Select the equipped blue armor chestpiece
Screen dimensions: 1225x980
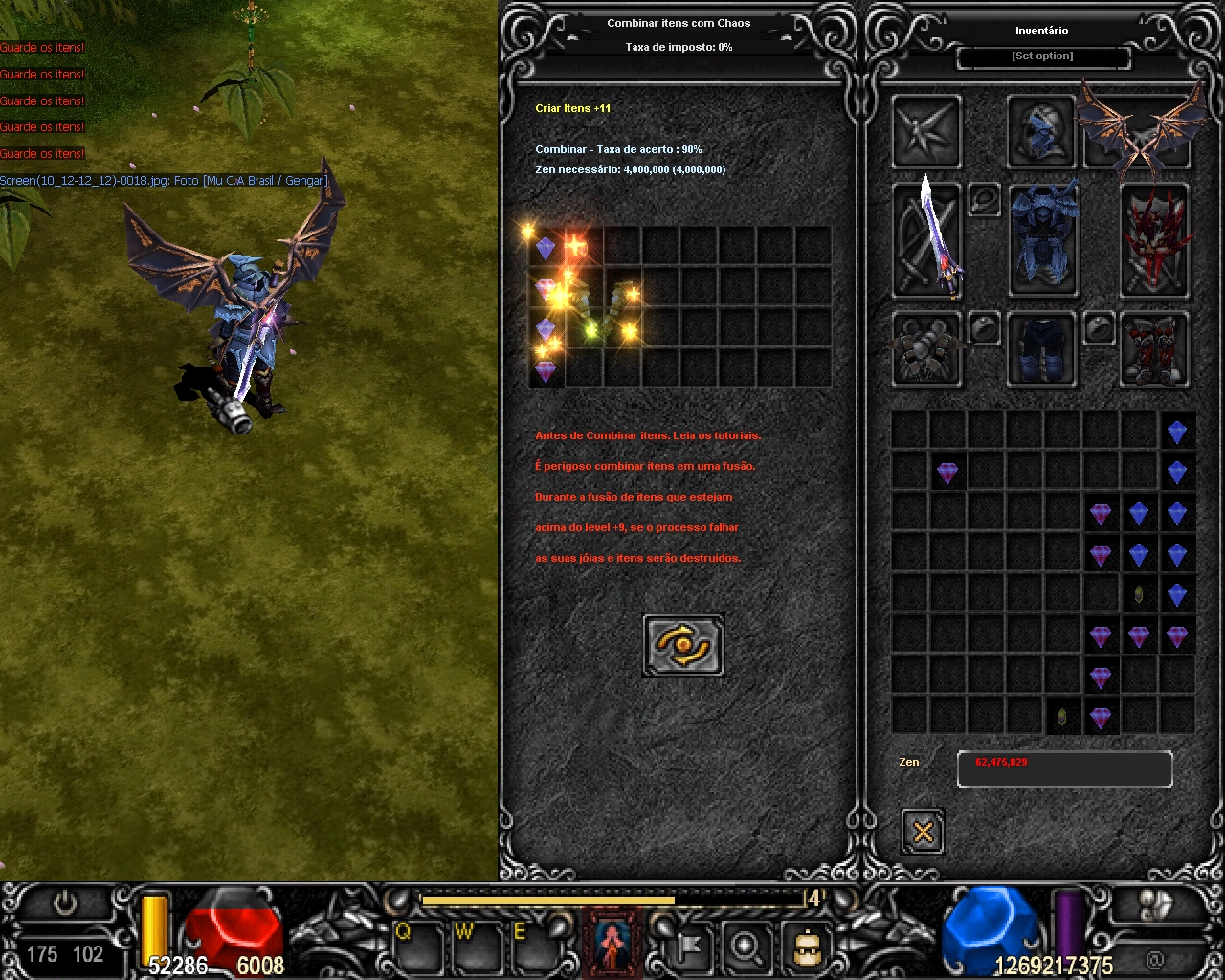(x=1043, y=239)
